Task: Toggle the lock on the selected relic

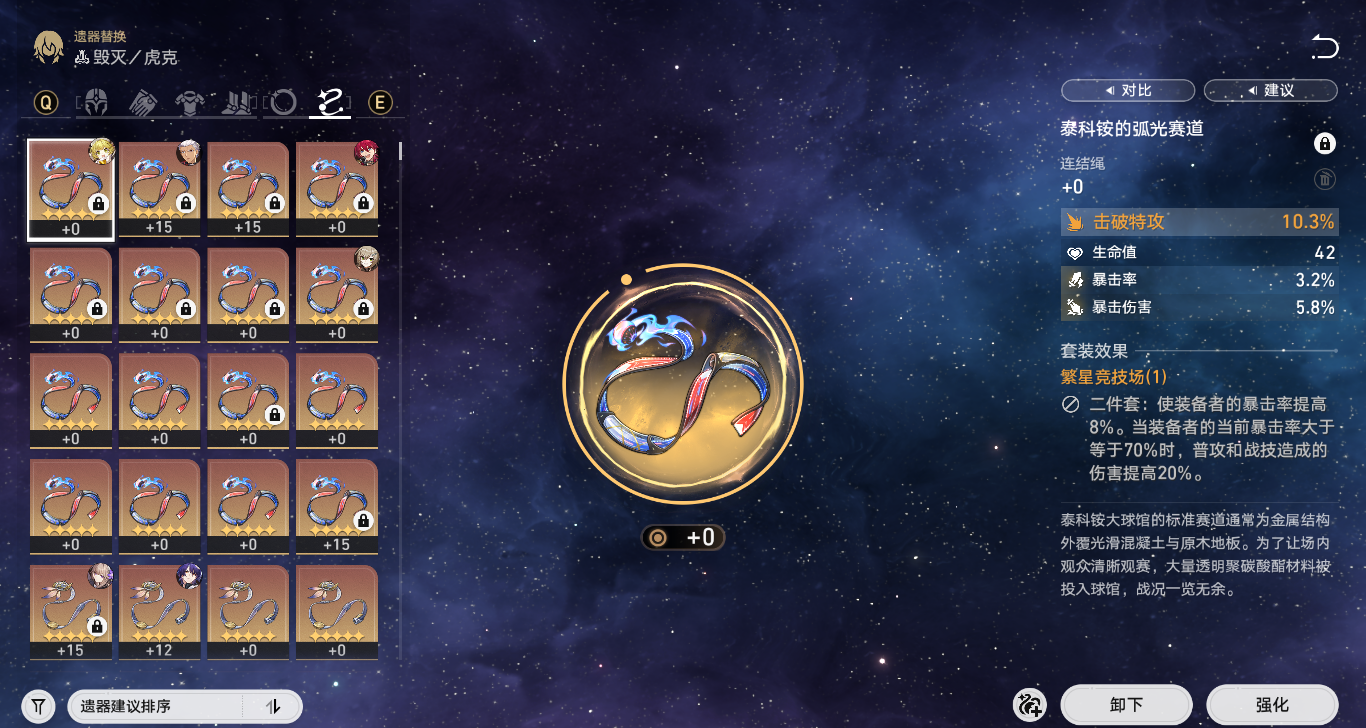Action: tap(1324, 145)
